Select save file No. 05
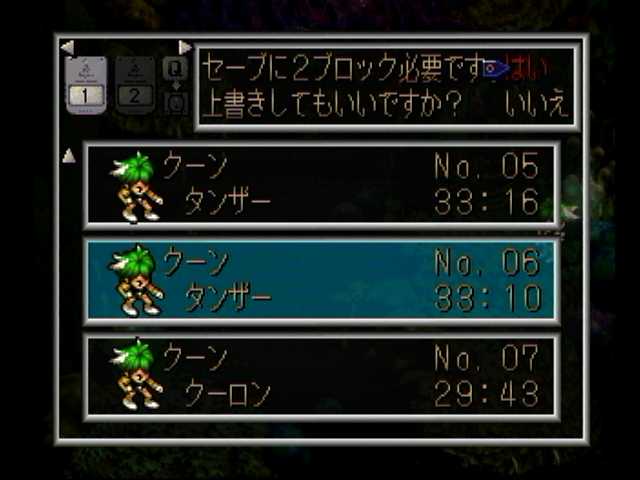This screenshot has height=480, width=640. 323,185
